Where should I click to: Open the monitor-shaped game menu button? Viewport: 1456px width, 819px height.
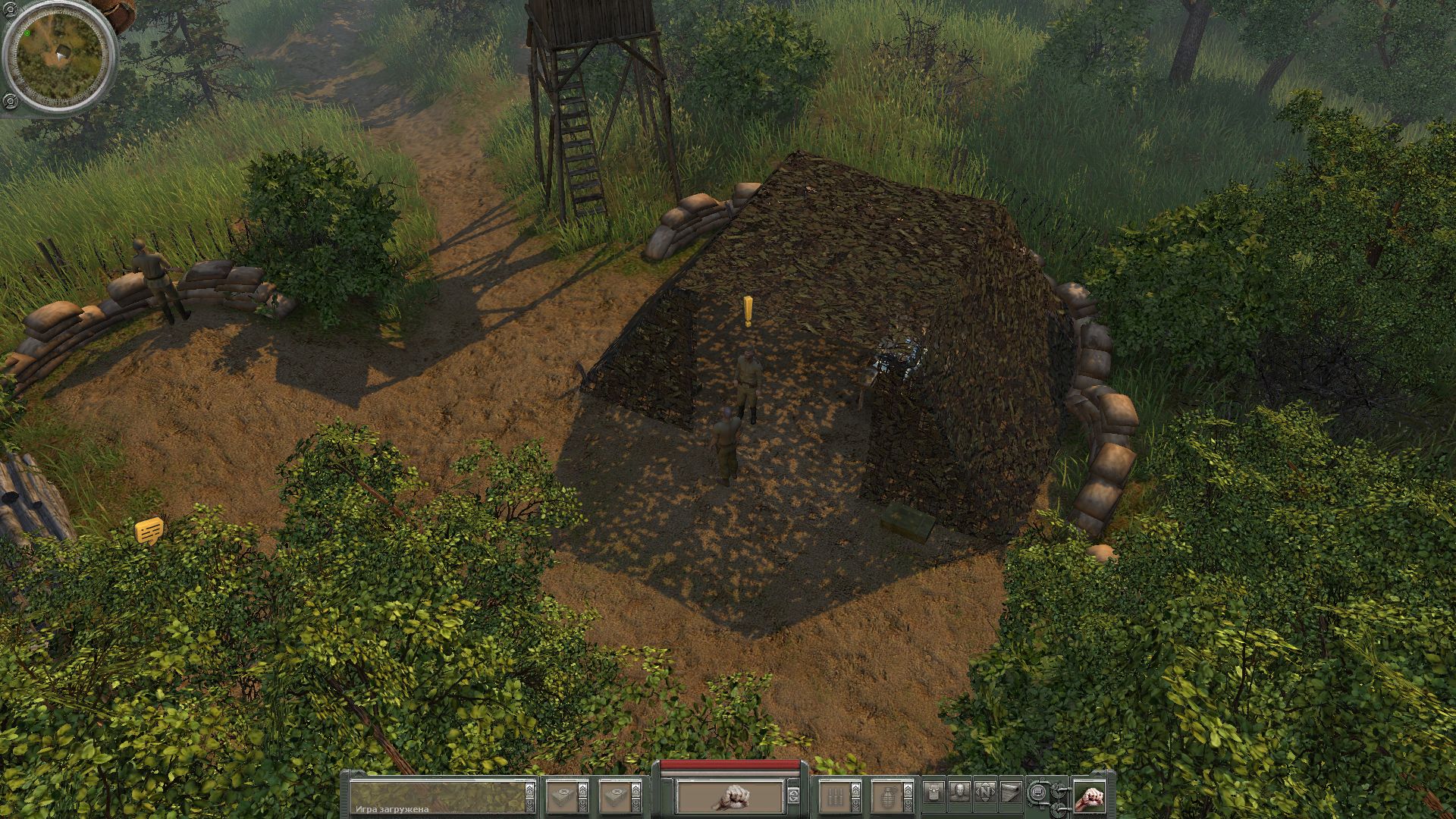[1037, 793]
